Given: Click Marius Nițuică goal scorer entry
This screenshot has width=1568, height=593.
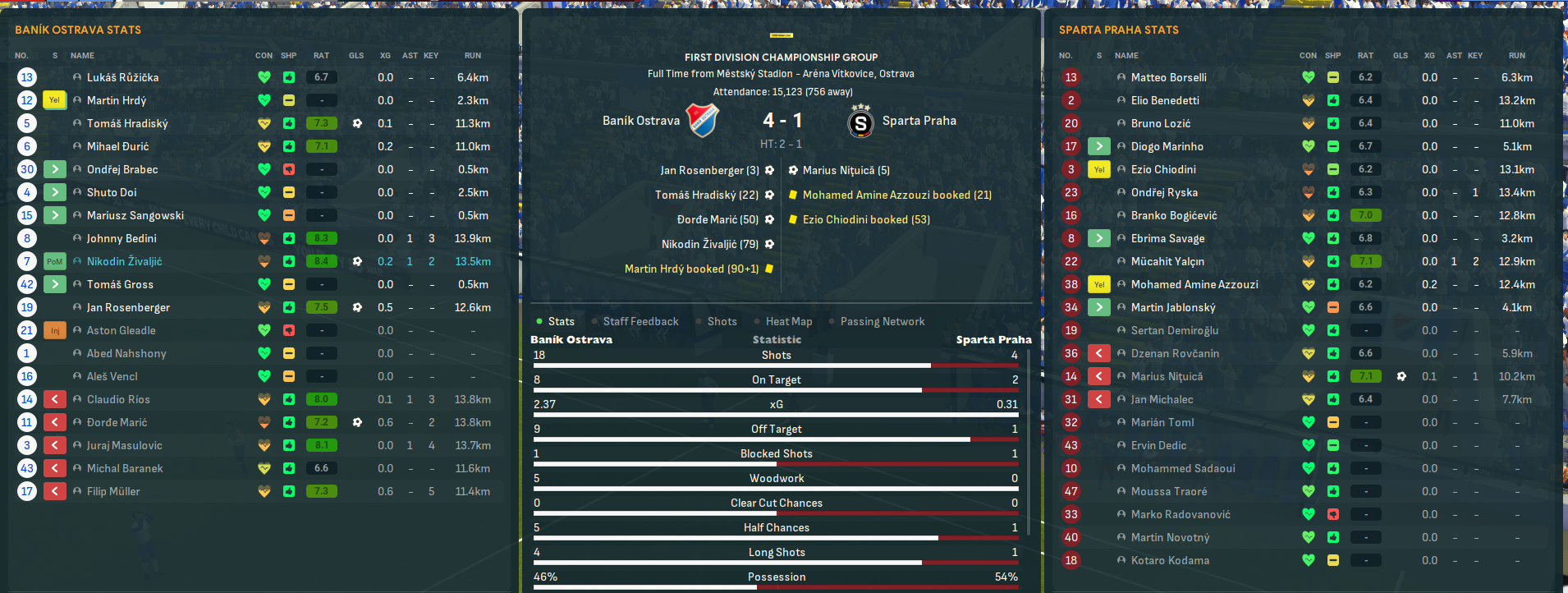Looking at the screenshot, I should pyautogui.click(x=846, y=170).
